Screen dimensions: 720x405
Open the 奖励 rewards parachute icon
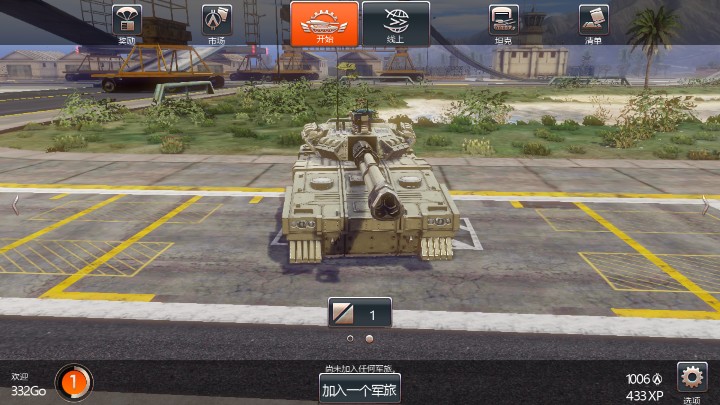pos(126,22)
